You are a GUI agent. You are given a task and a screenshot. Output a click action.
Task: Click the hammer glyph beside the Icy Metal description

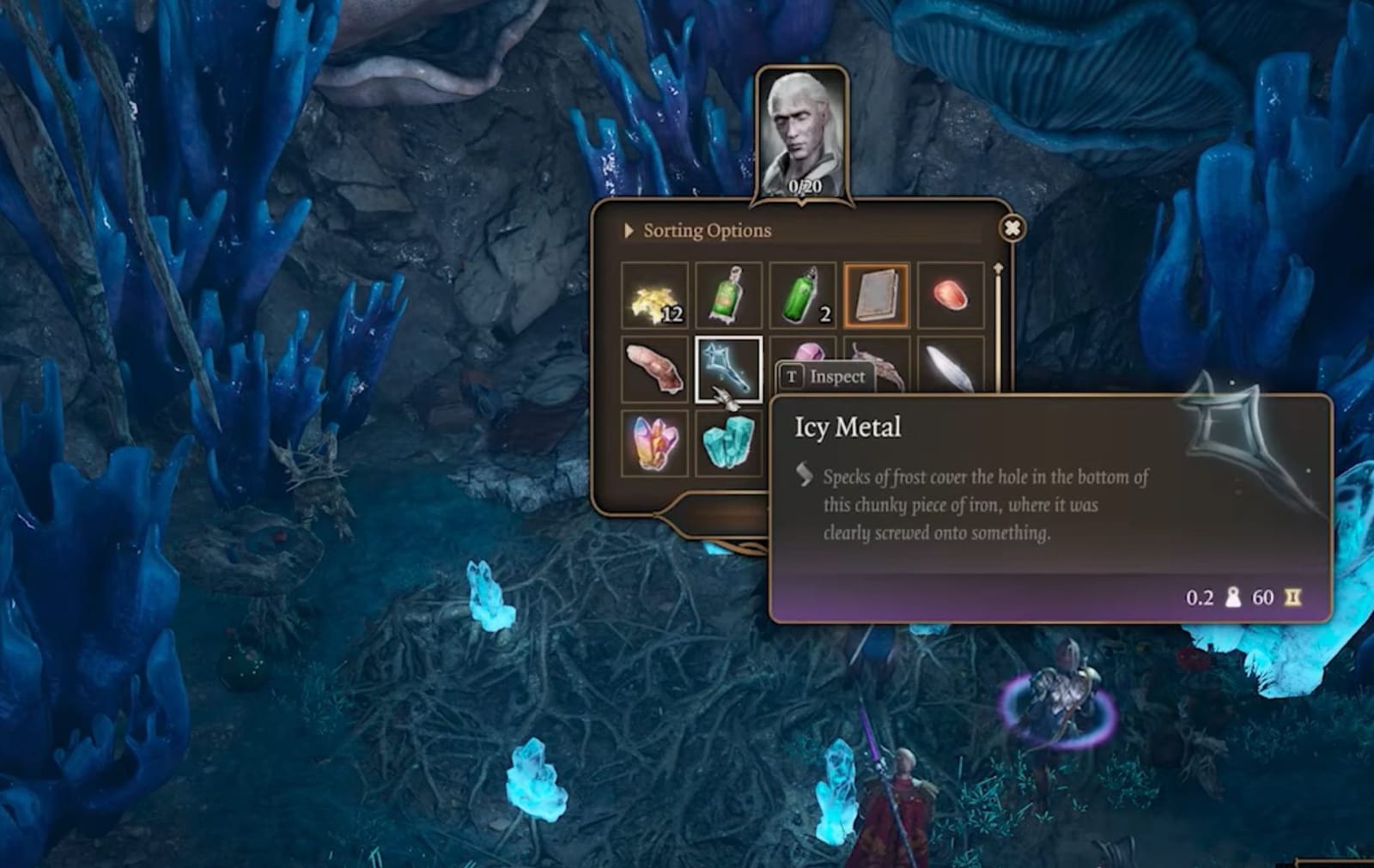[x=802, y=472]
